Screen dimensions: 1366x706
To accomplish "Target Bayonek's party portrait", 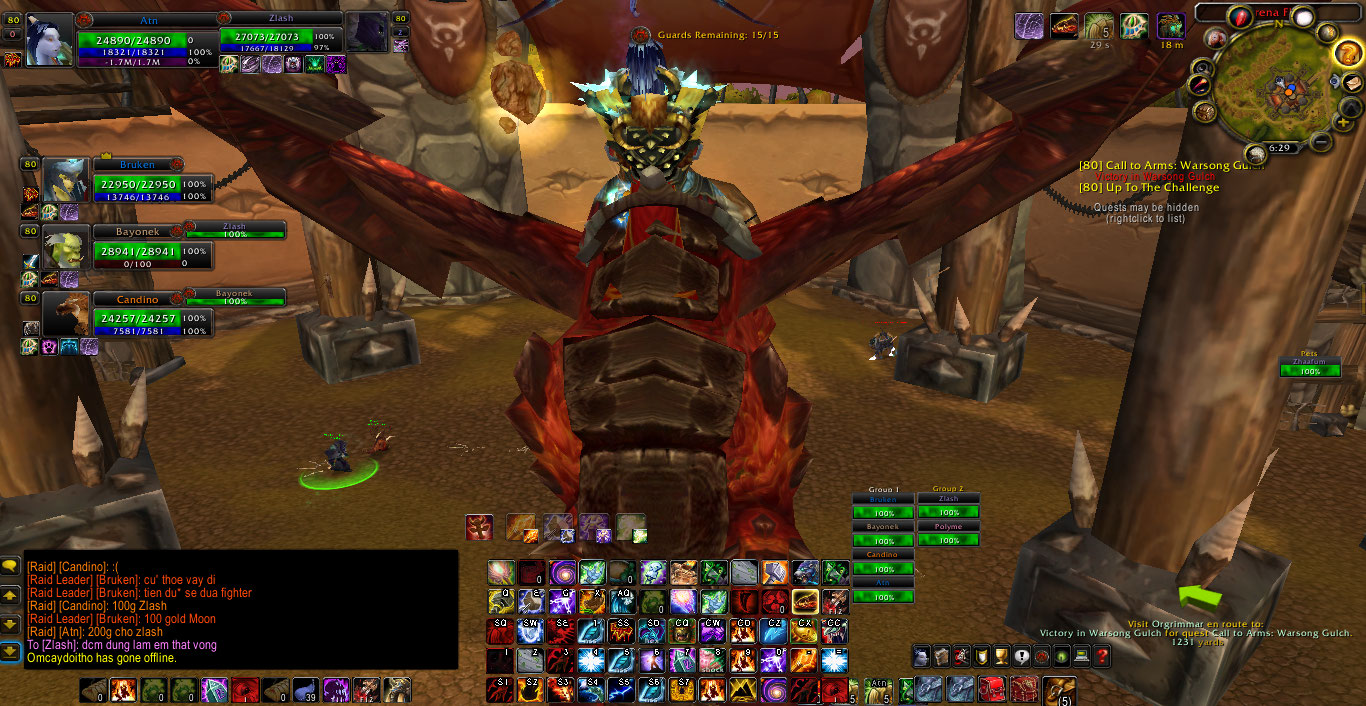I will (66, 247).
